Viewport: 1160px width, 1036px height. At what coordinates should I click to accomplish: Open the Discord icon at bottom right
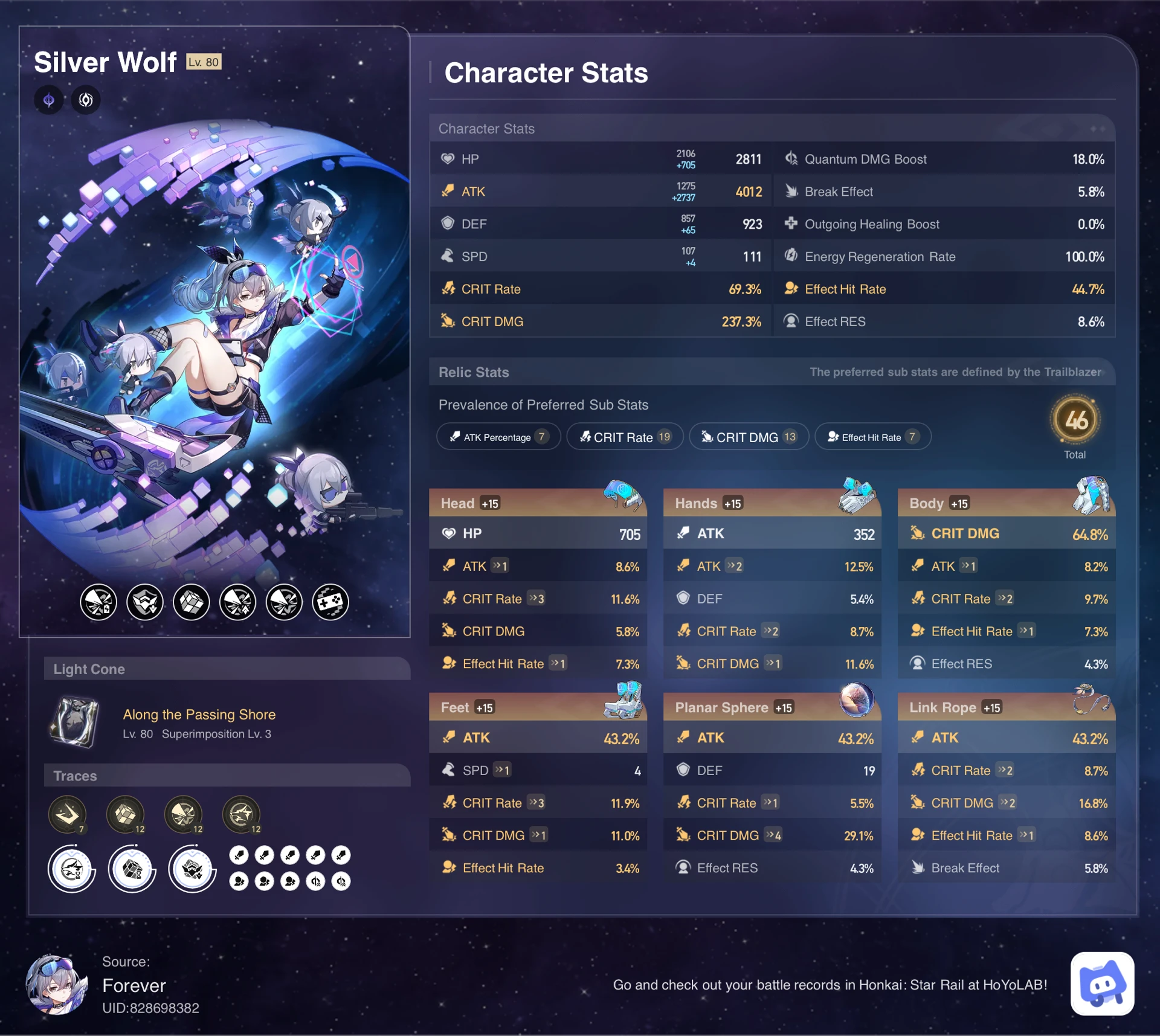pyautogui.click(x=1103, y=985)
